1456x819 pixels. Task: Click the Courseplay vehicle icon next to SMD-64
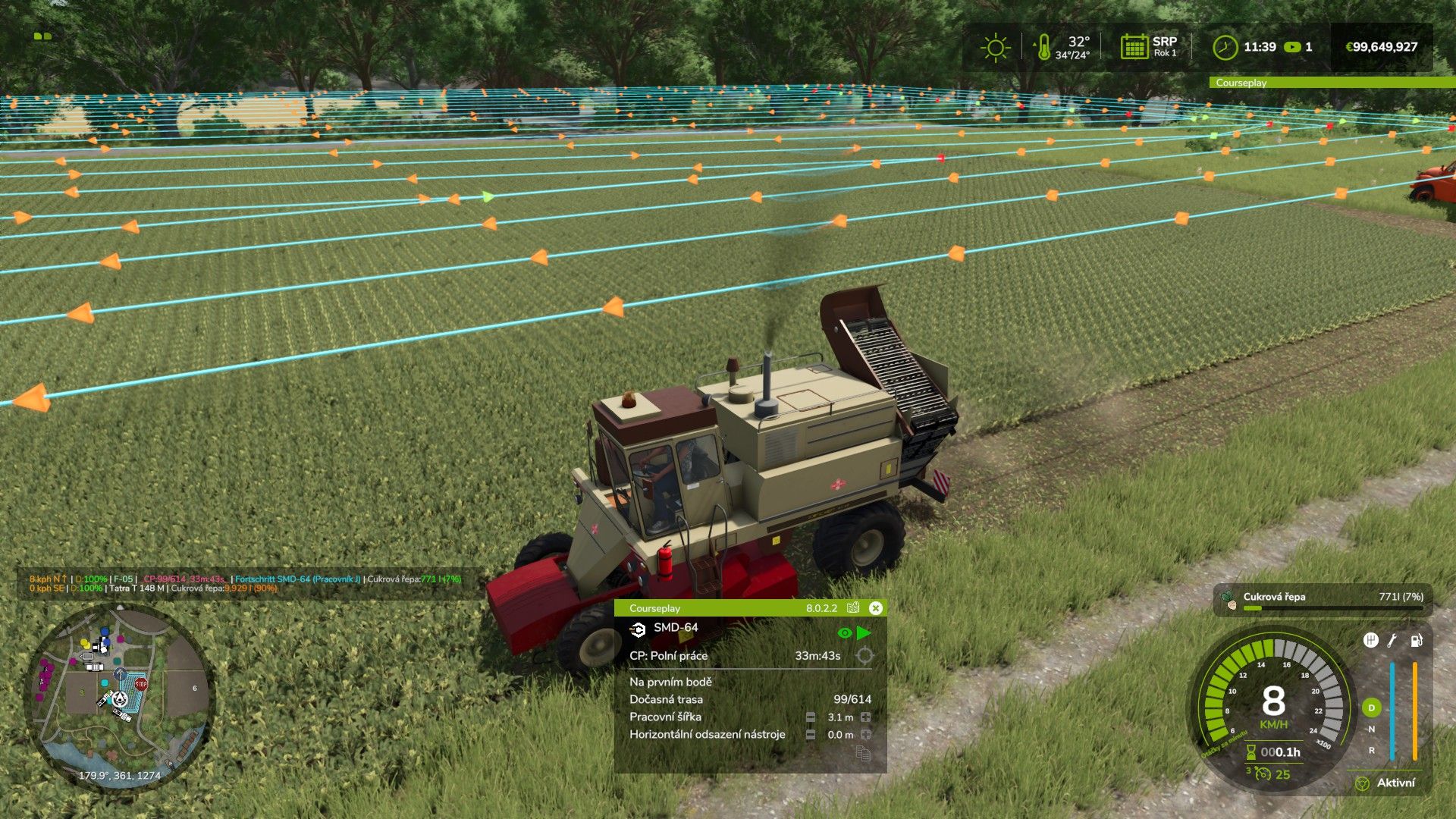pos(638,630)
